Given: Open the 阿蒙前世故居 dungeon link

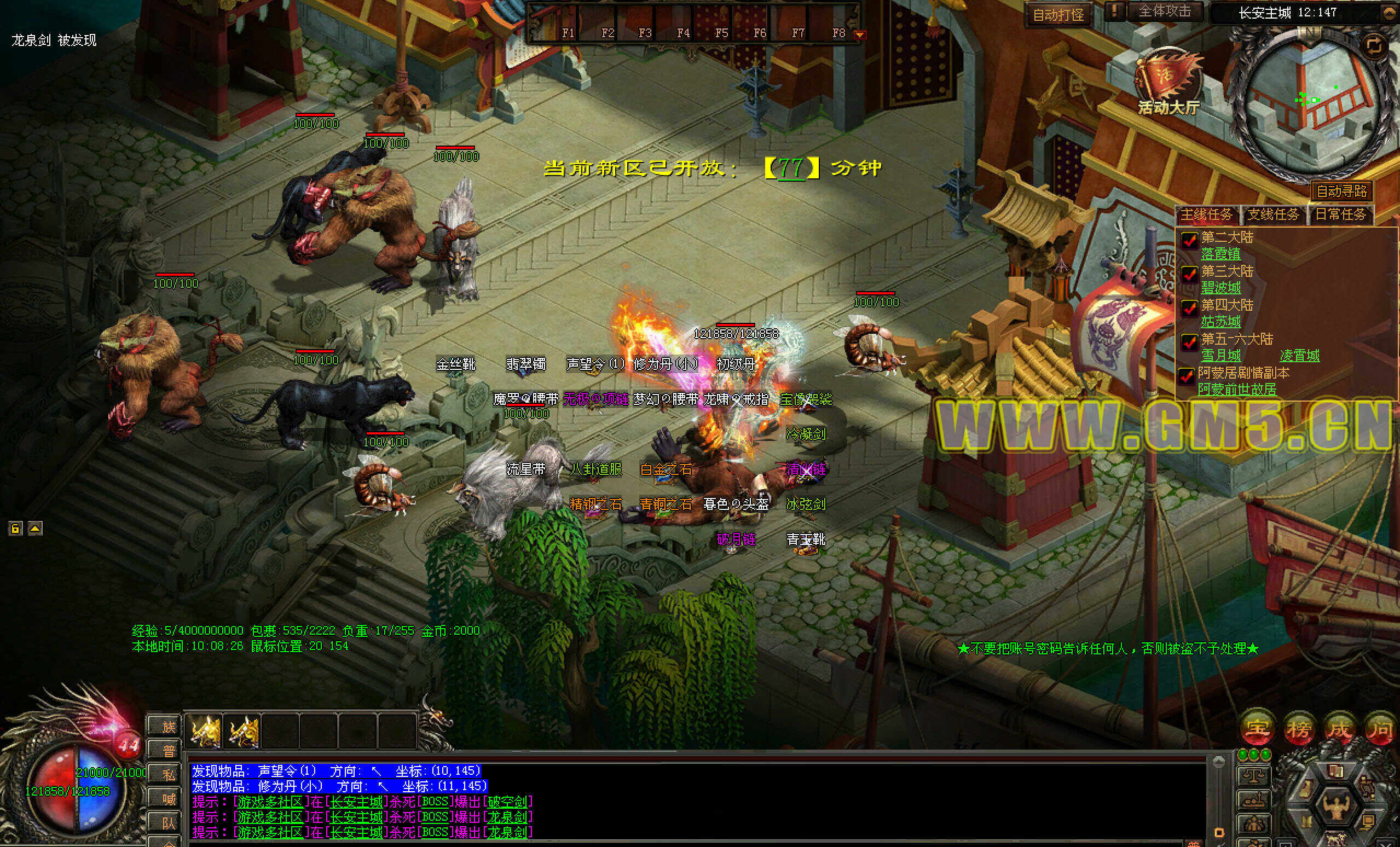Looking at the screenshot, I should pyautogui.click(x=1237, y=390).
